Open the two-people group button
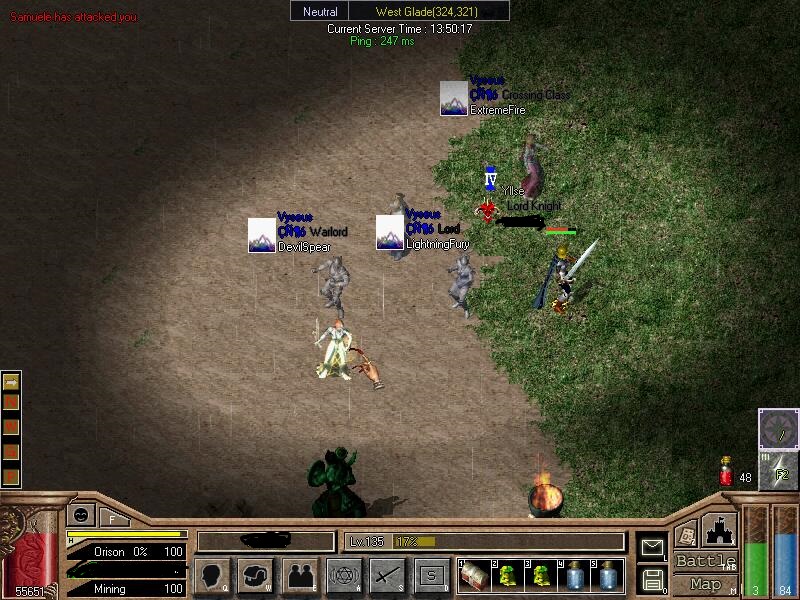Screen dimensions: 800x600 299,575
